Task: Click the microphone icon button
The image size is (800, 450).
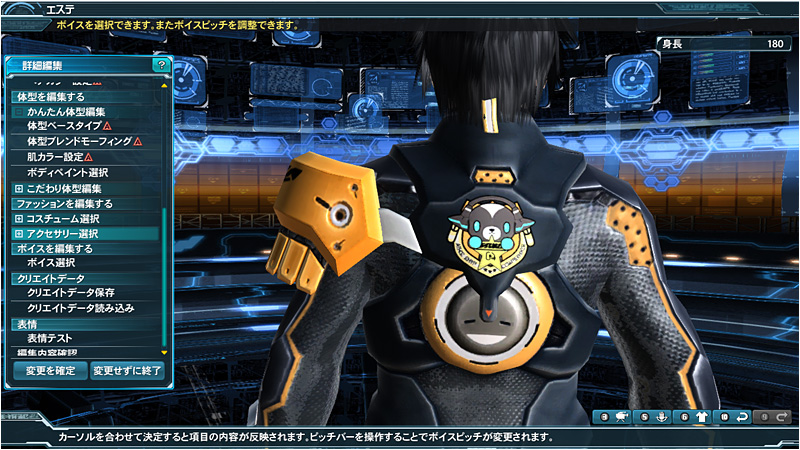Action: [660, 417]
